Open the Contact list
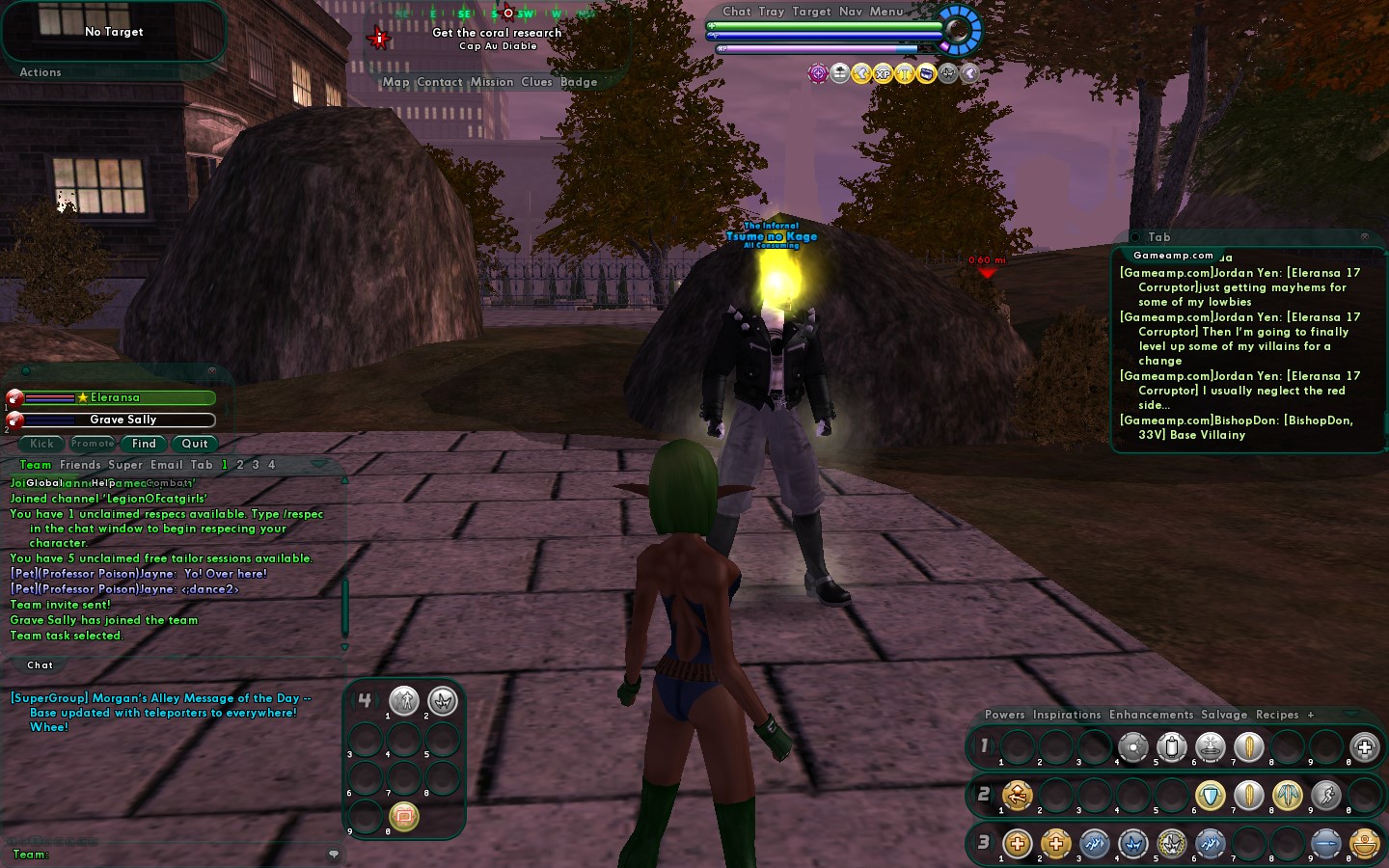 [x=440, y=82]
